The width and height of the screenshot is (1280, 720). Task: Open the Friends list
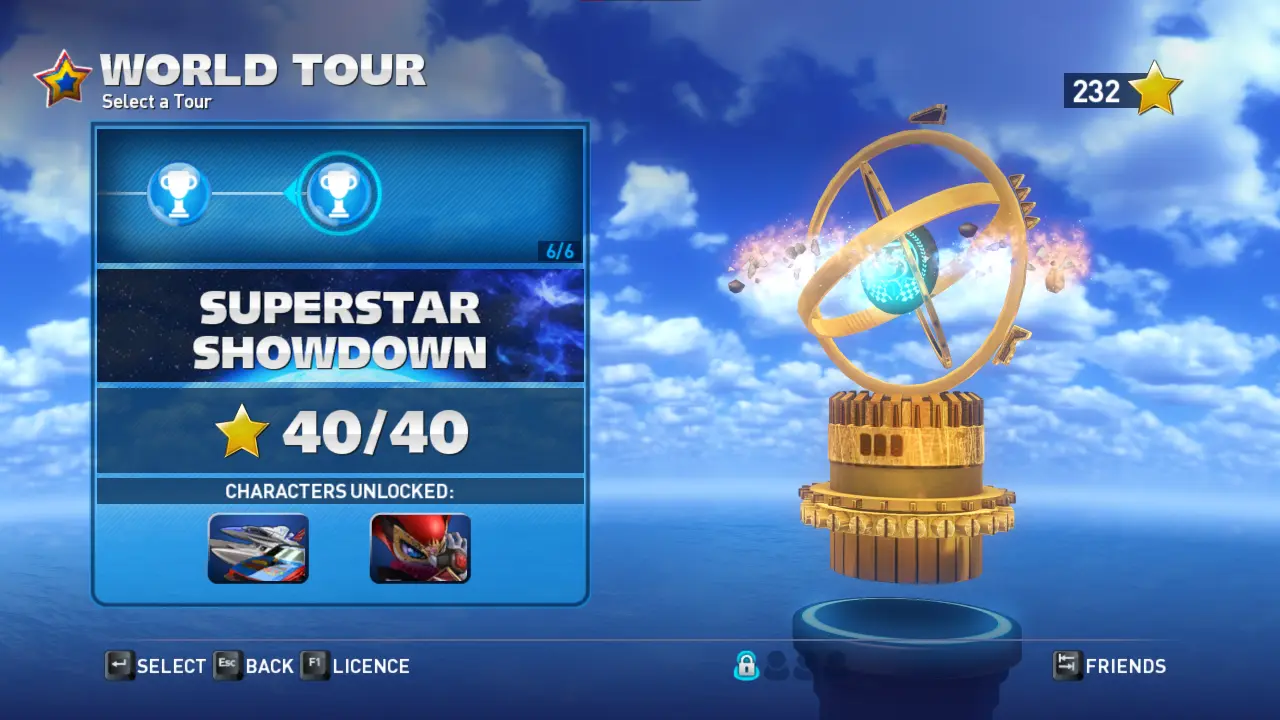pyautogui.click(x=1110, y=666)
